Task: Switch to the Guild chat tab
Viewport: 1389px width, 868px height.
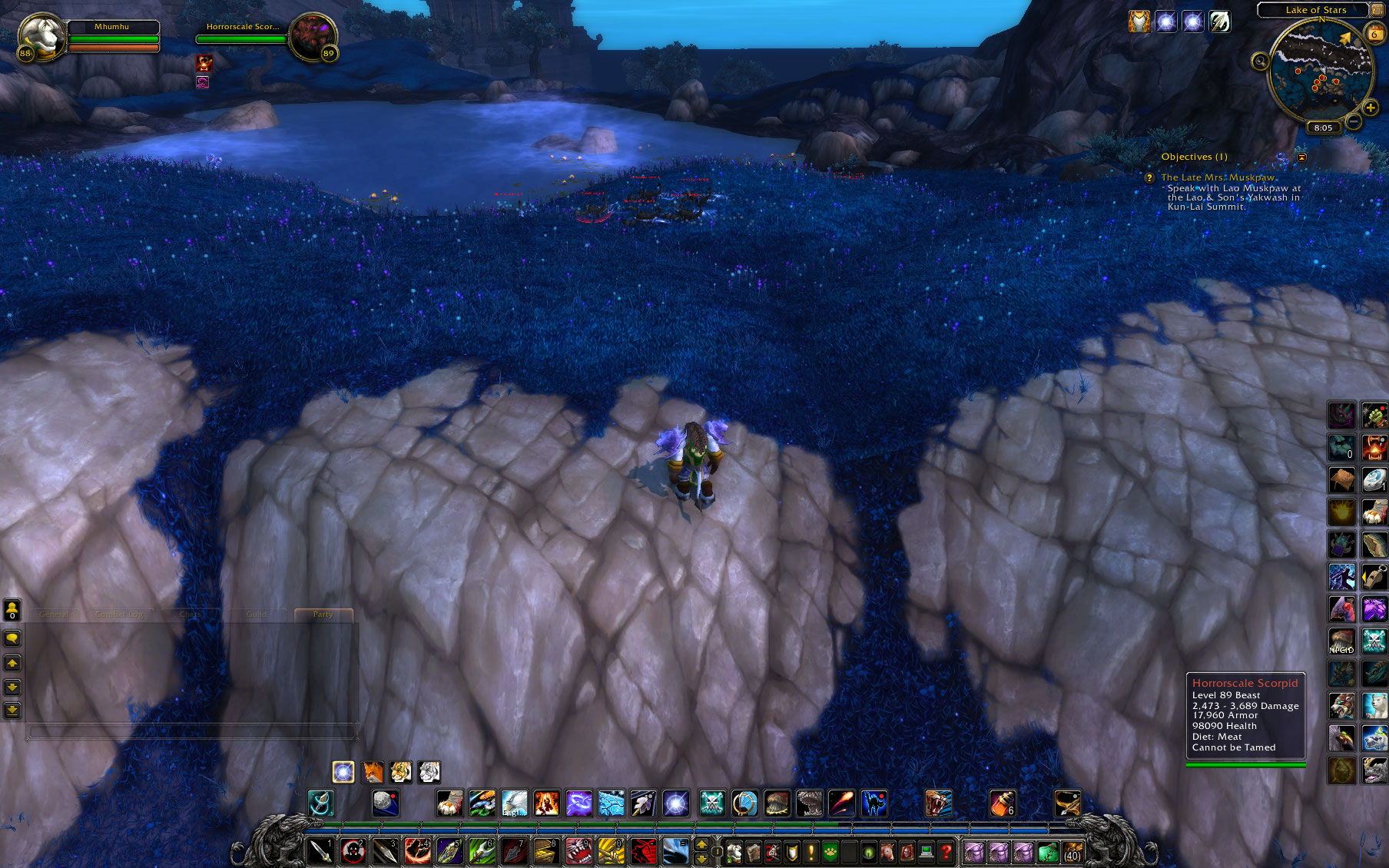Action: coord(257,615)
